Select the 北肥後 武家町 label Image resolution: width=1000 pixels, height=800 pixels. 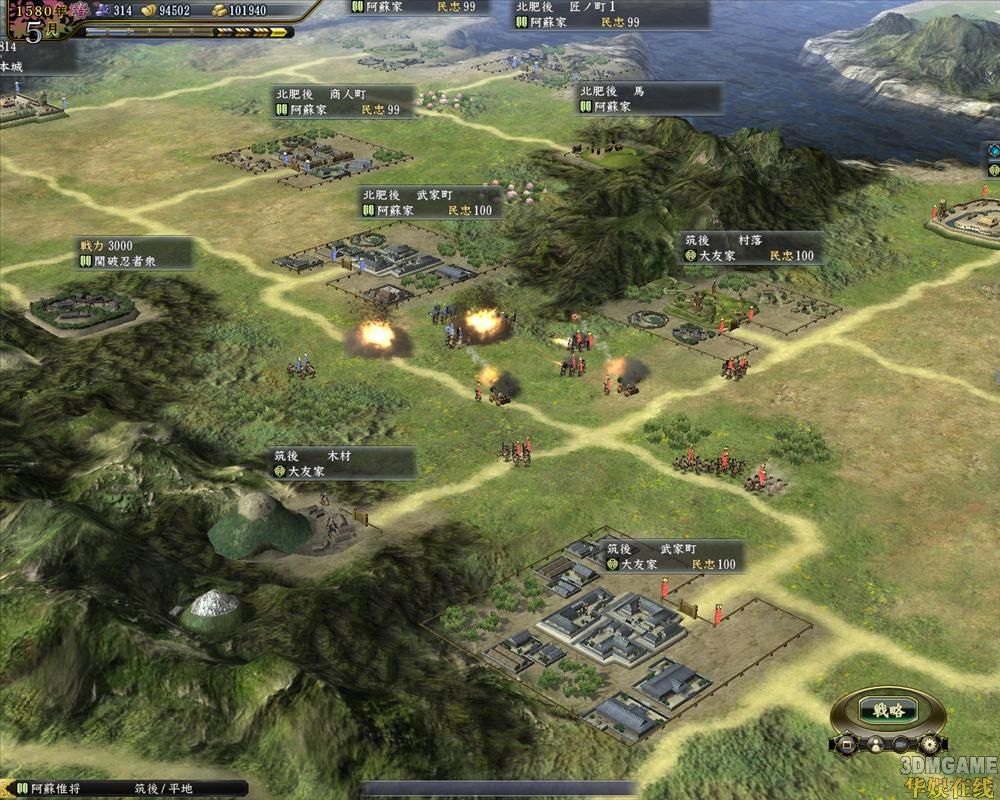(431, 202)
